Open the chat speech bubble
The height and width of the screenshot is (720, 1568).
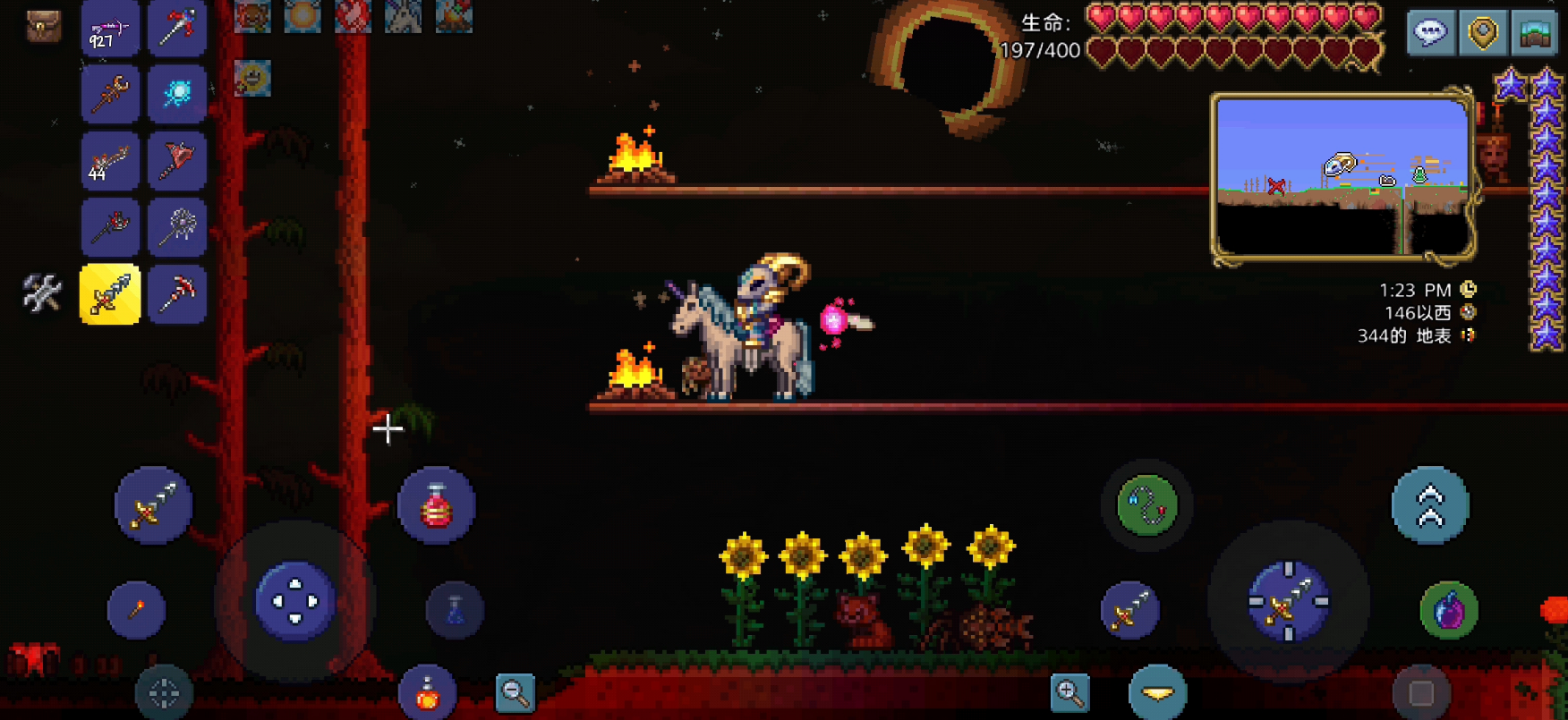tap(1430, 34)
